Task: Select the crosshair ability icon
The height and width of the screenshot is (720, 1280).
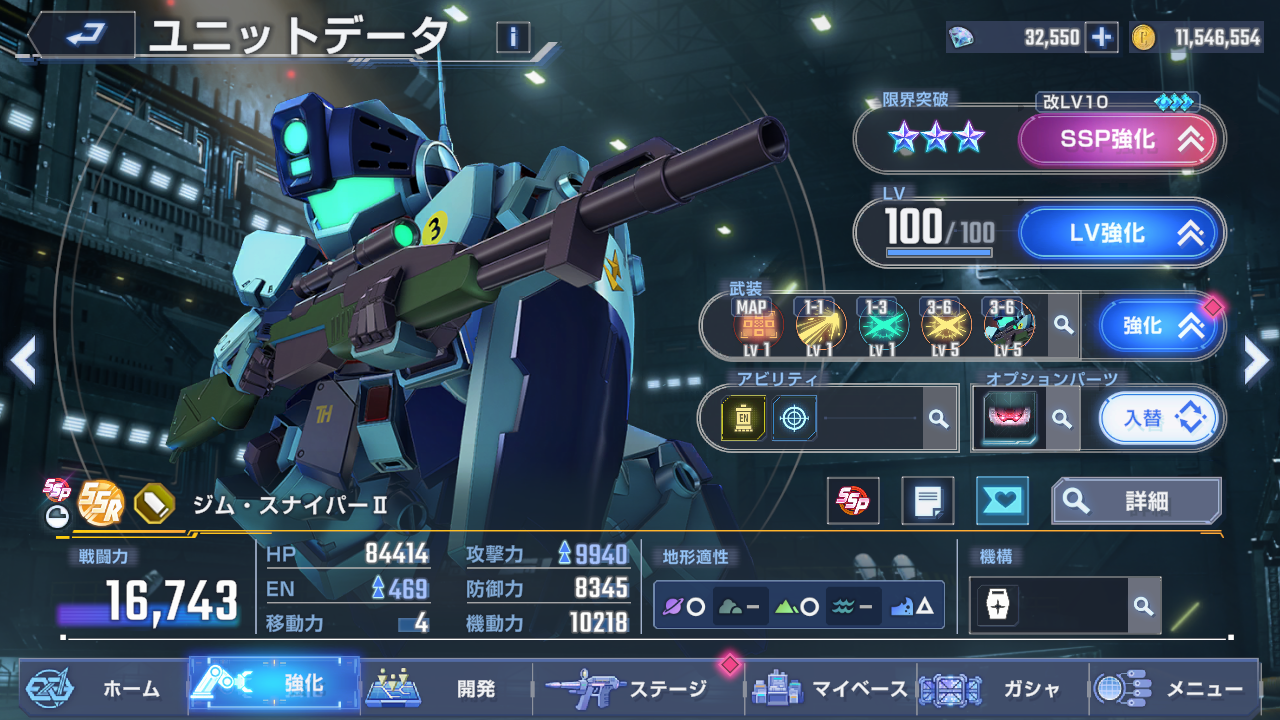Action: tap(794, 418)
